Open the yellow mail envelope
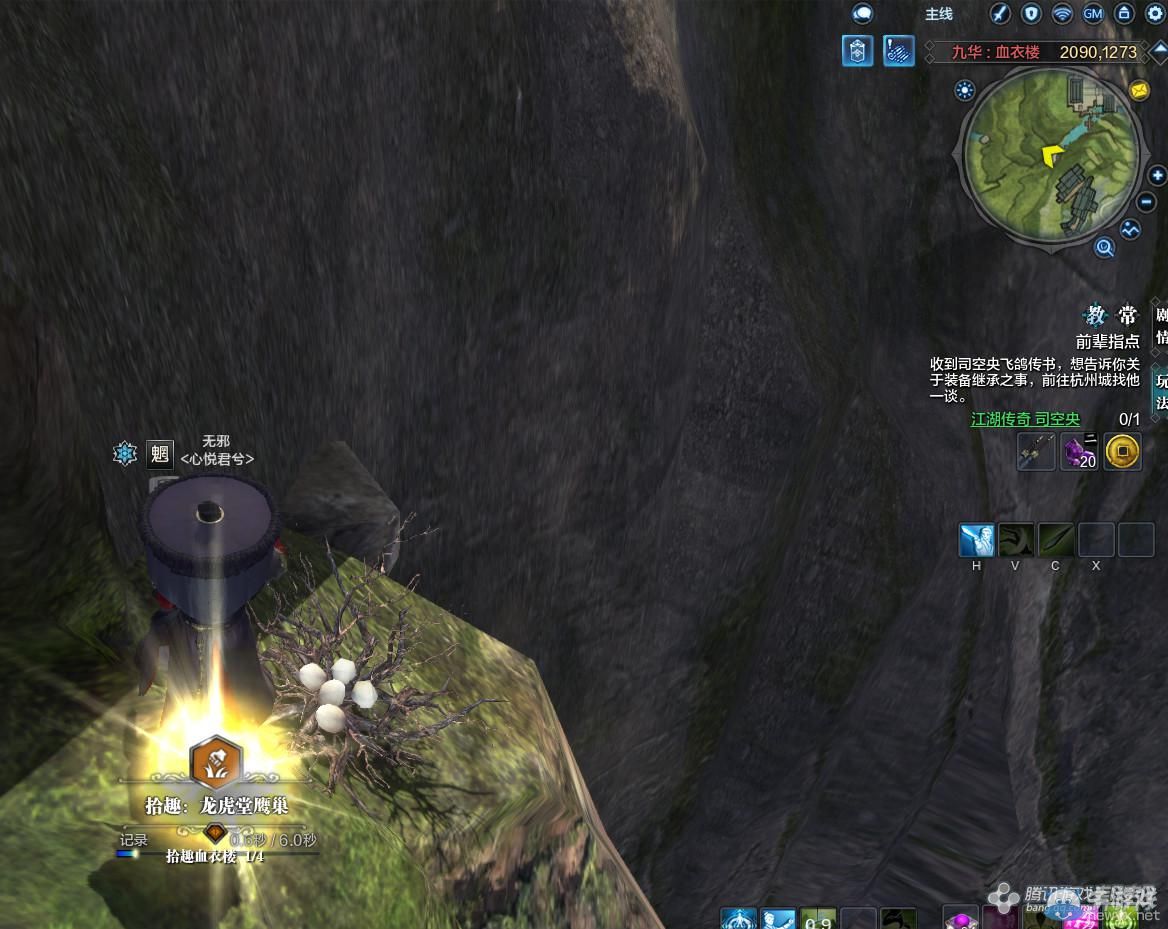The image size is (1168, 929). coord(1139,91)
